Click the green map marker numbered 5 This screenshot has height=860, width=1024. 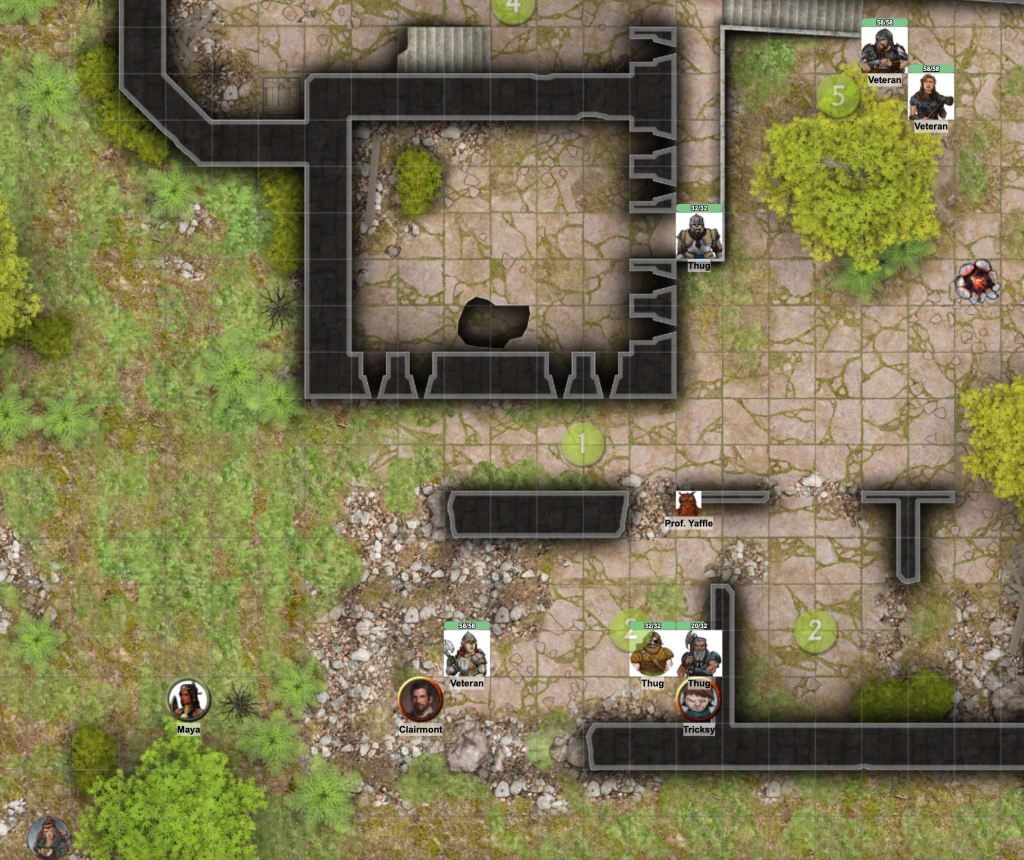[x=838, y=96]
